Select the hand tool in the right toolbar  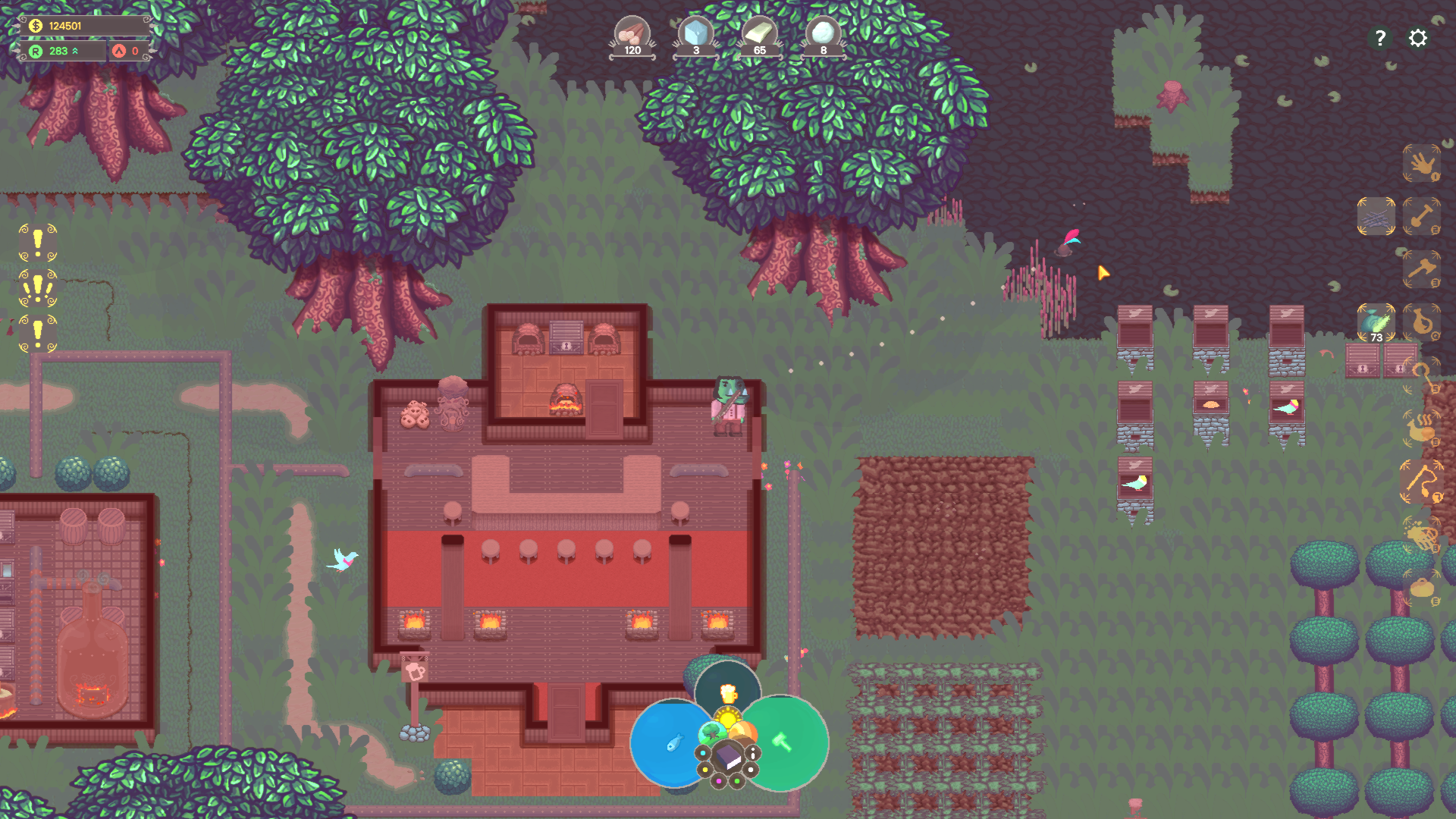tap(1423, 165)
